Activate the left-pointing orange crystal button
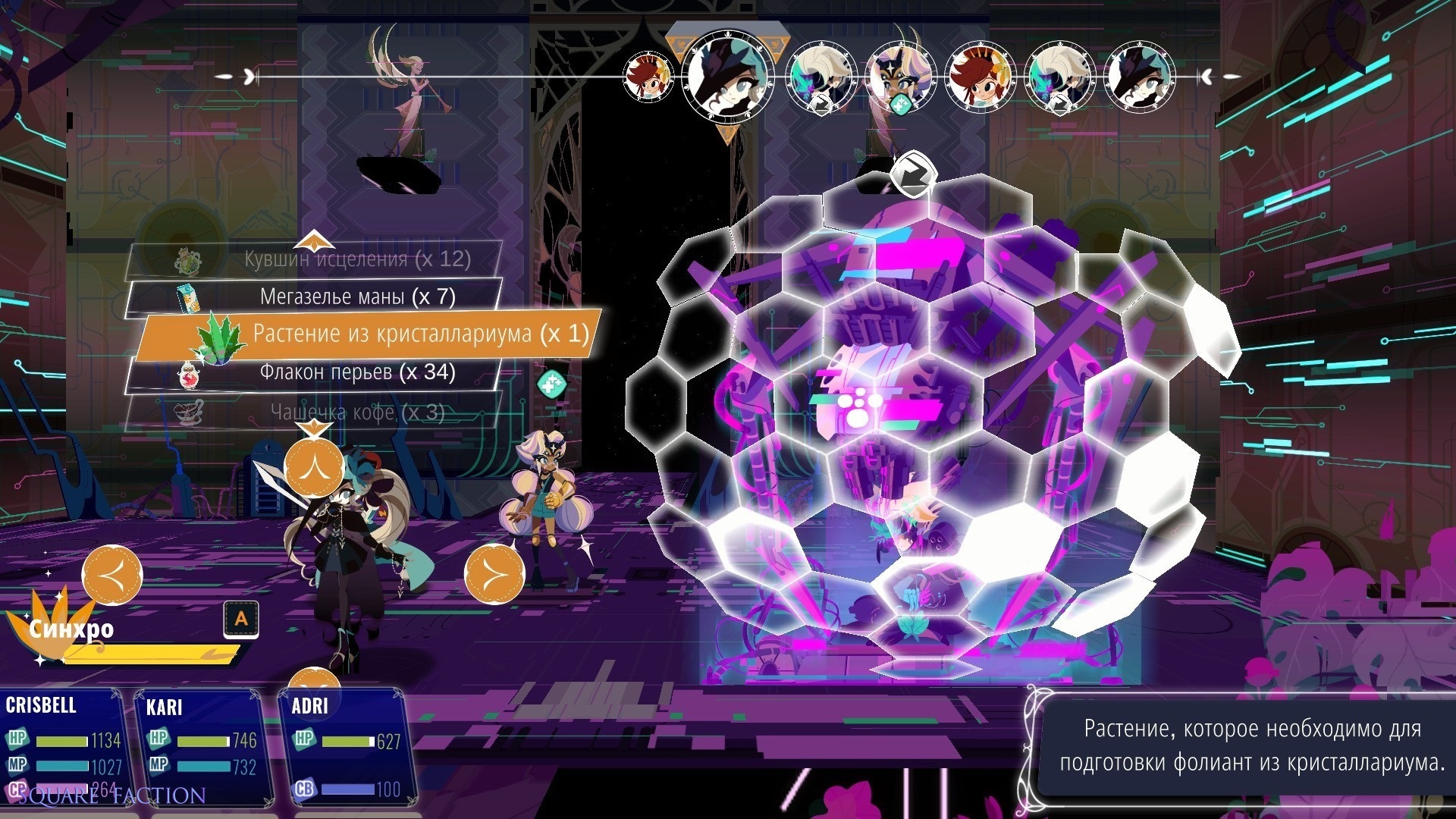 [x=112, y=574]
